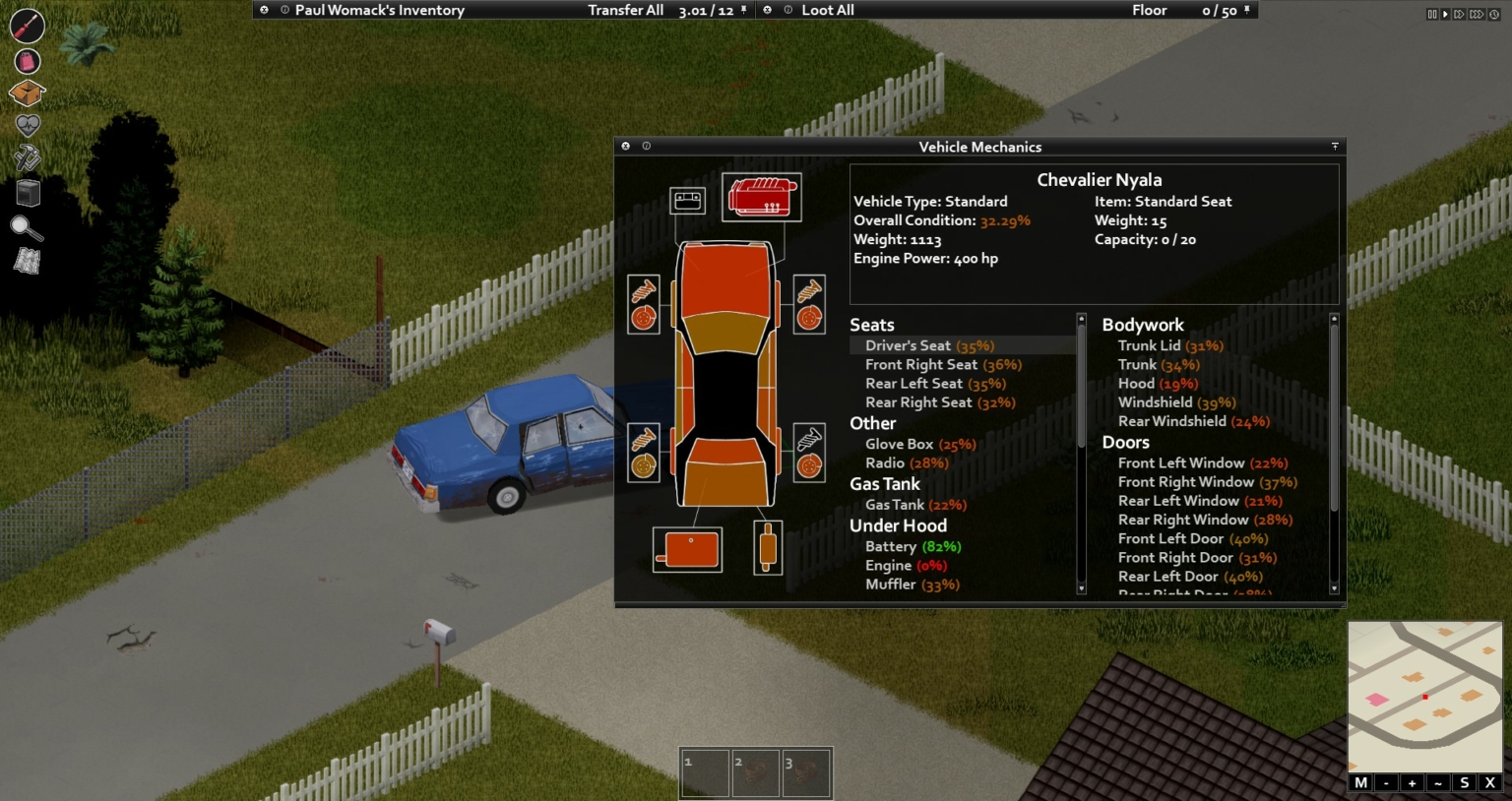The height and width of the screenshot is (801, 1512).
Task: Switch to Paul Womack's Inventory header
Action: pos(379,10)
